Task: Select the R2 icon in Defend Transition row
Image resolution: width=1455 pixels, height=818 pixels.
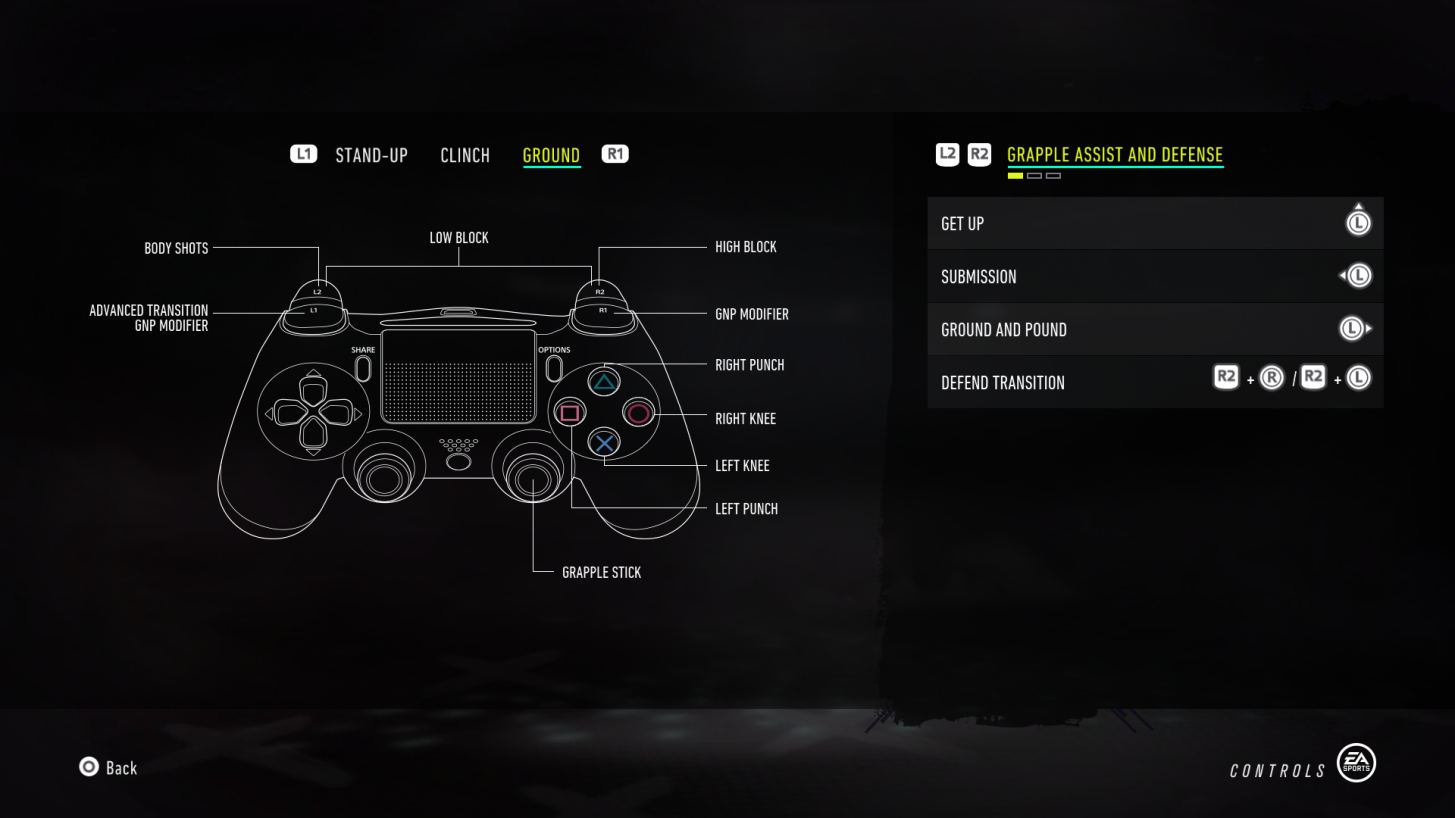Action: pyautogui.click(x=1226, y=377)
